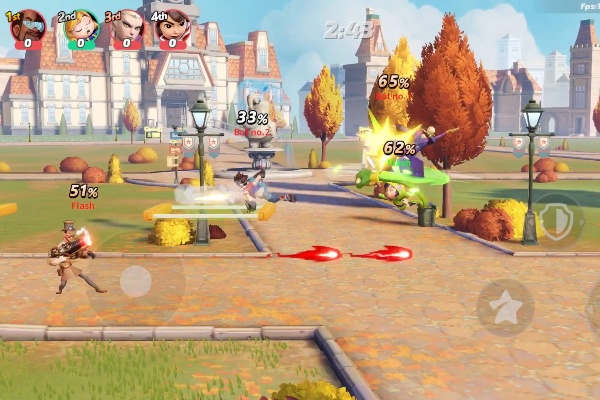Select the 4th place brown-haired player portrait
The image size is (600, 400).
(x=172, y=27)
